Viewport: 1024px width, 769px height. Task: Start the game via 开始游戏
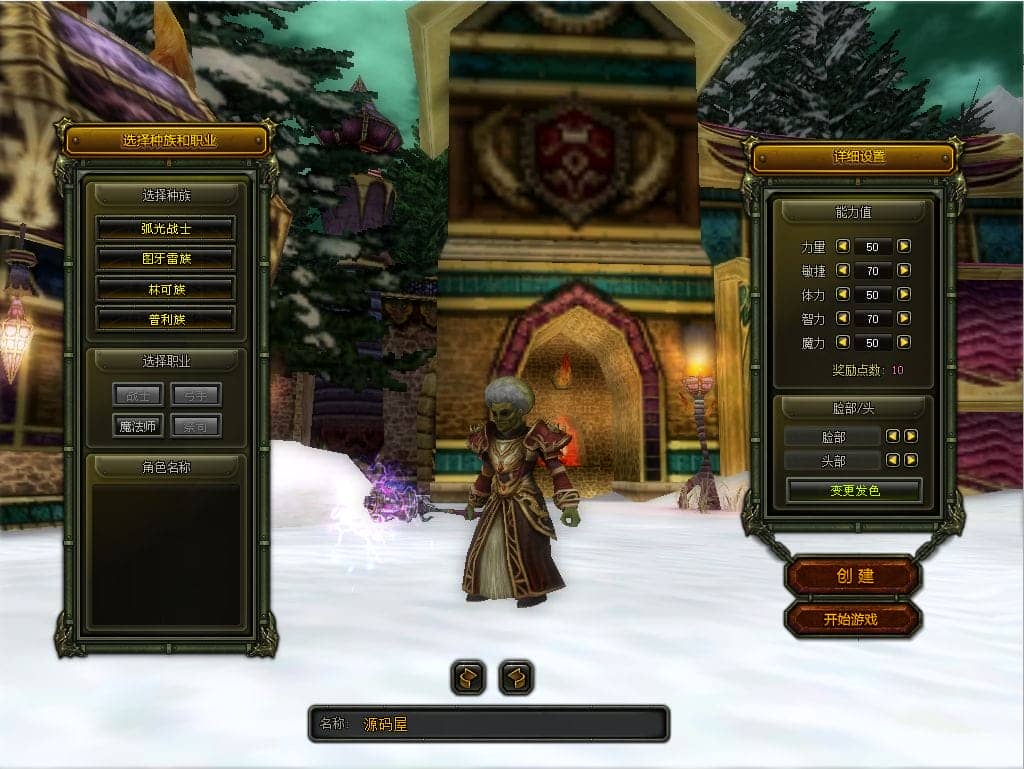click(852, 619)
